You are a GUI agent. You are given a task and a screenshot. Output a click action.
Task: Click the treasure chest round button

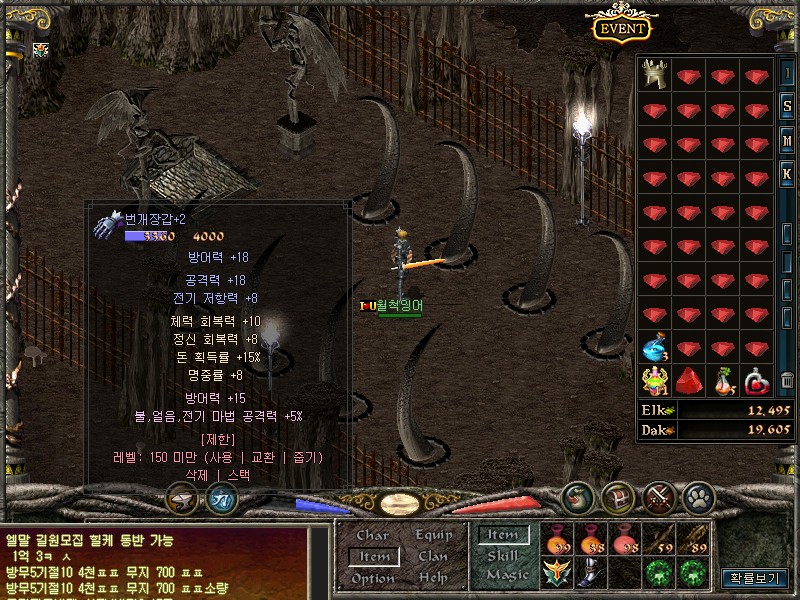coord(618,497)
